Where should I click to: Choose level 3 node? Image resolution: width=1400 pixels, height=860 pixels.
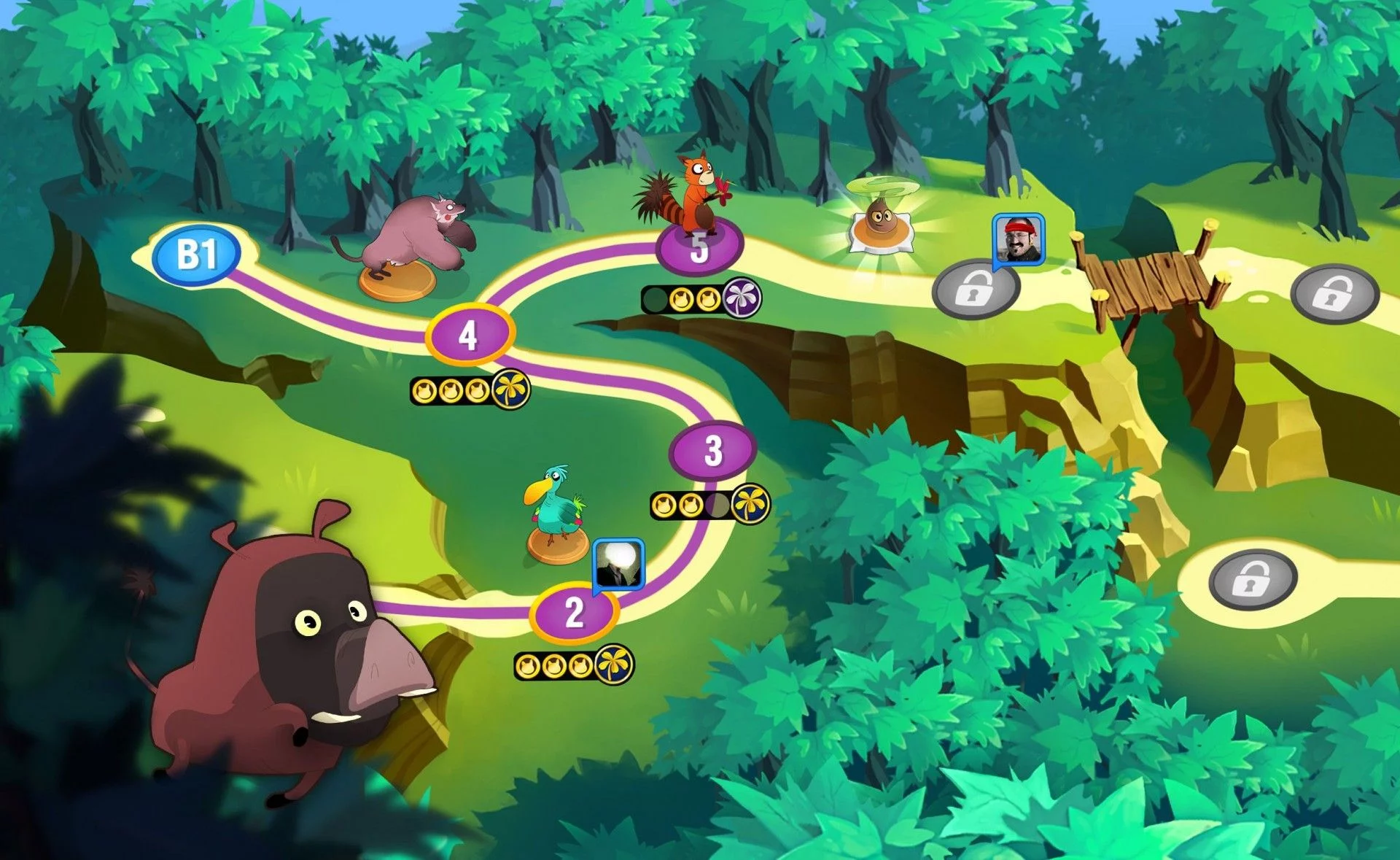pos(712,450)
